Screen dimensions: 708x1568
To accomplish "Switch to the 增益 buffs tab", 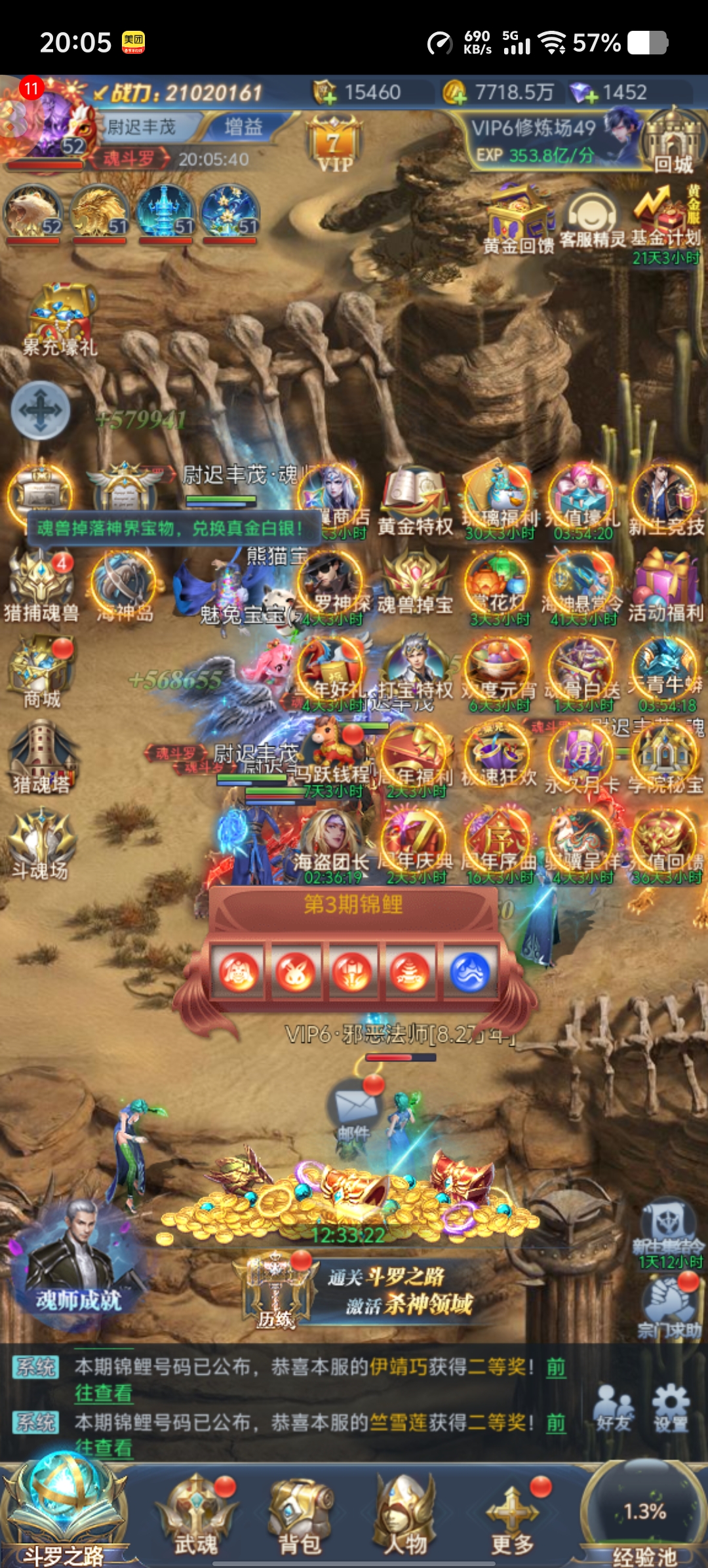I will pyautogui.click(x=243, y=127).
